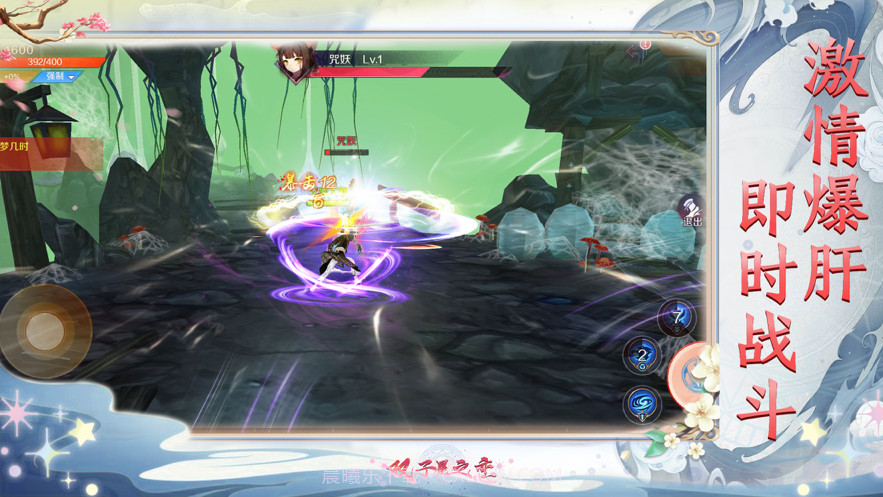The image size is (883, 497).
Task: Activate the skill showing cooldown 7
Action: point(678,318)
